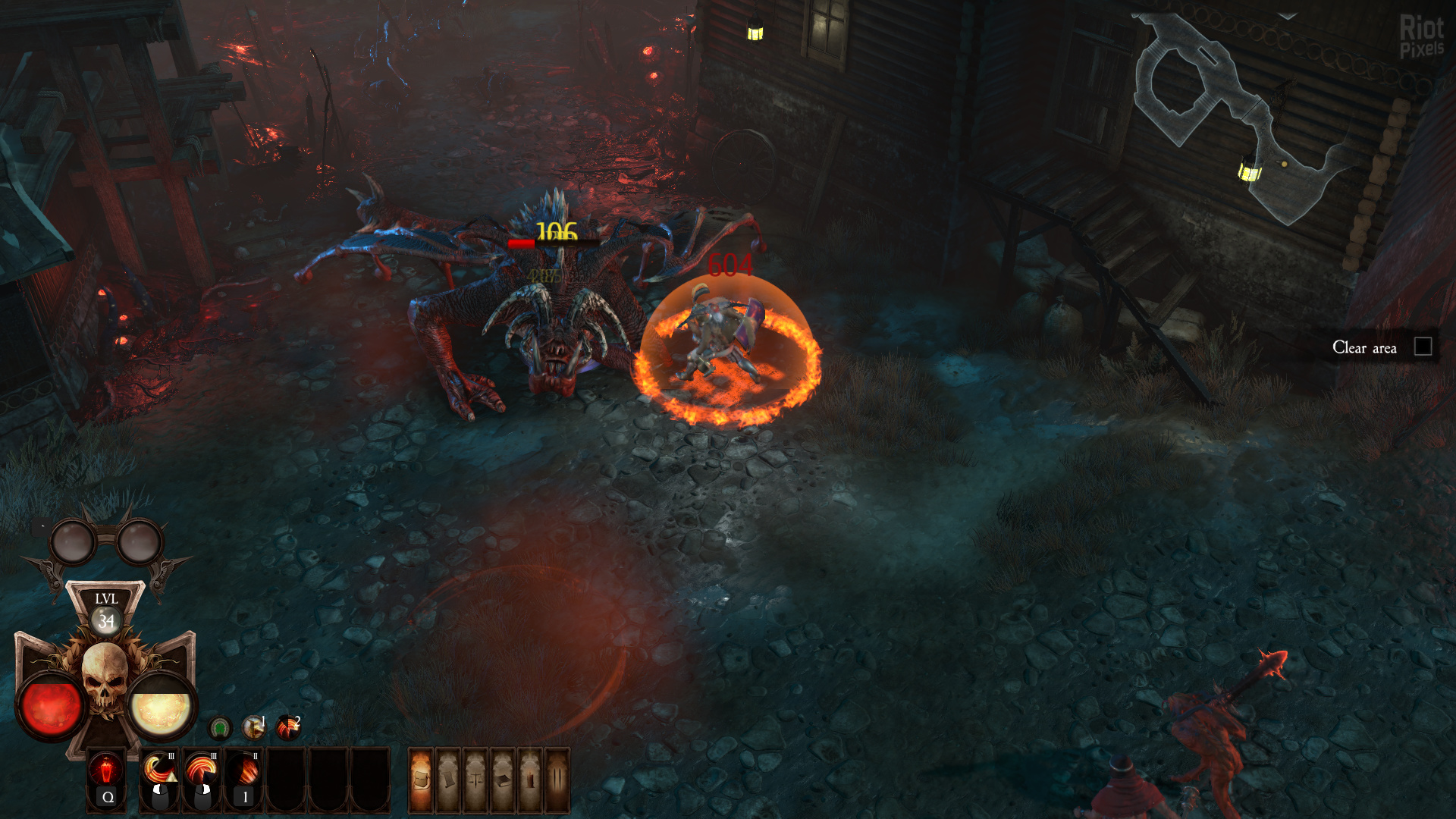Inspect the hammer buff icon
Screen dimensions: 1456x819
(253, 728)
